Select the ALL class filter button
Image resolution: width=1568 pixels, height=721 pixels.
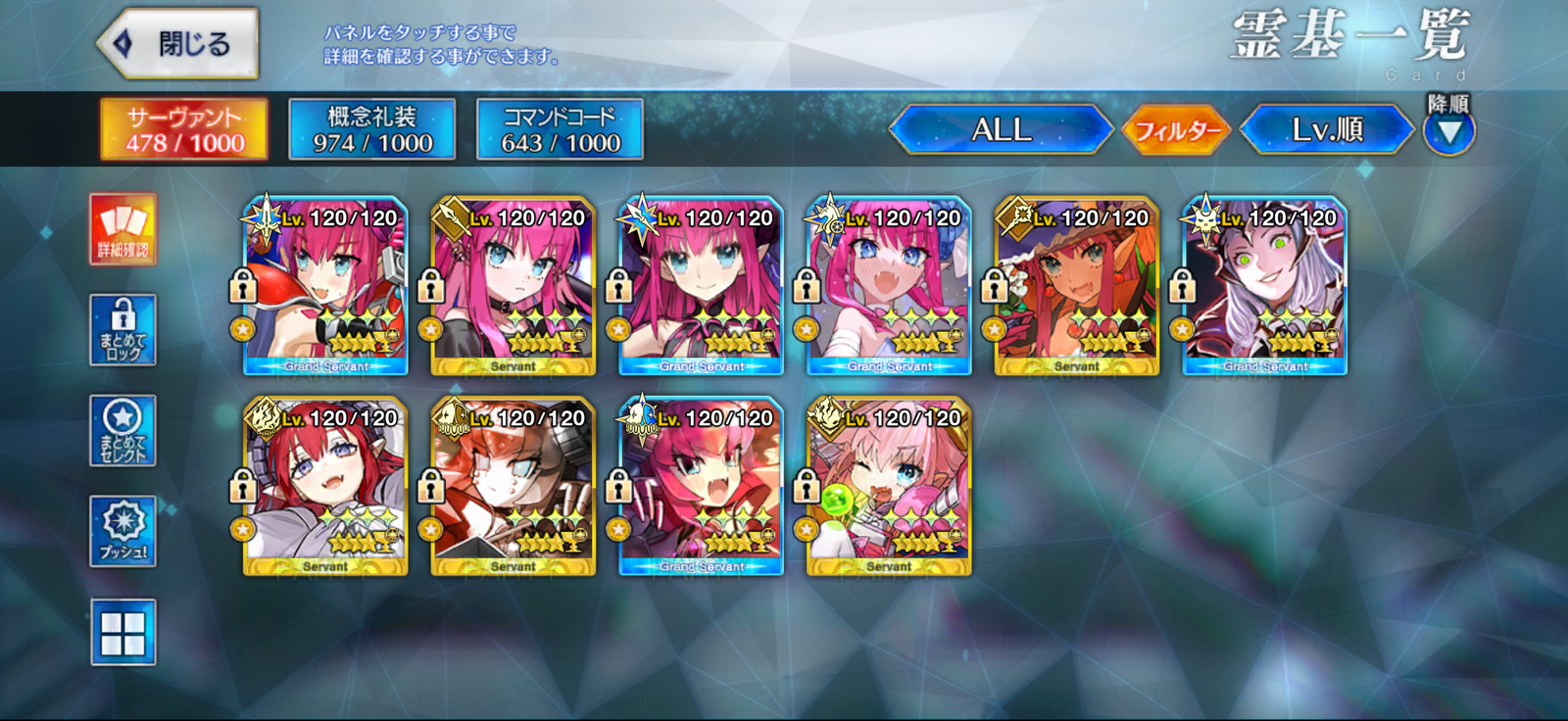point(1001,129)
